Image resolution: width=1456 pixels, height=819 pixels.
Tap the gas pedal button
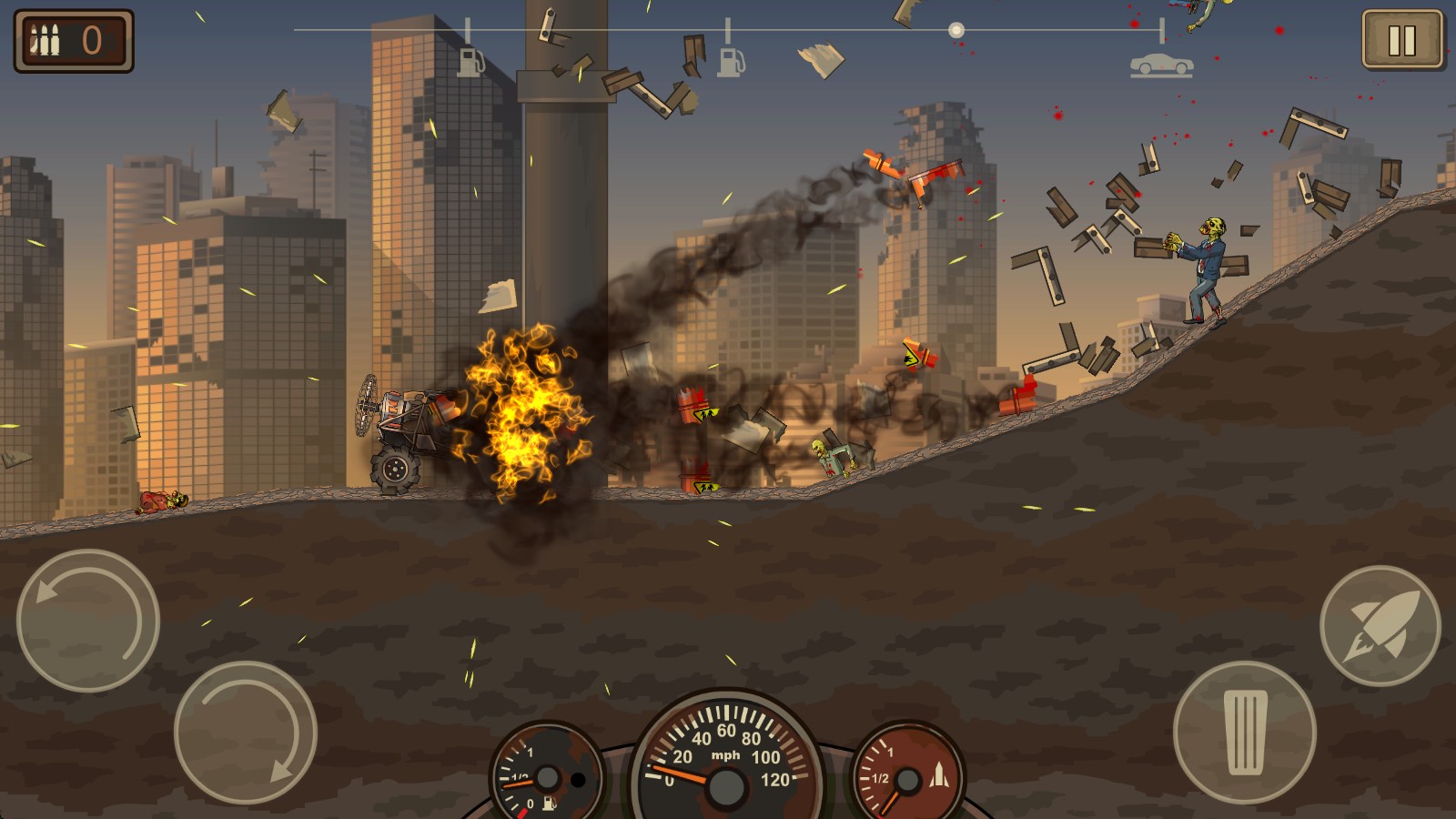click(1244, 732)
